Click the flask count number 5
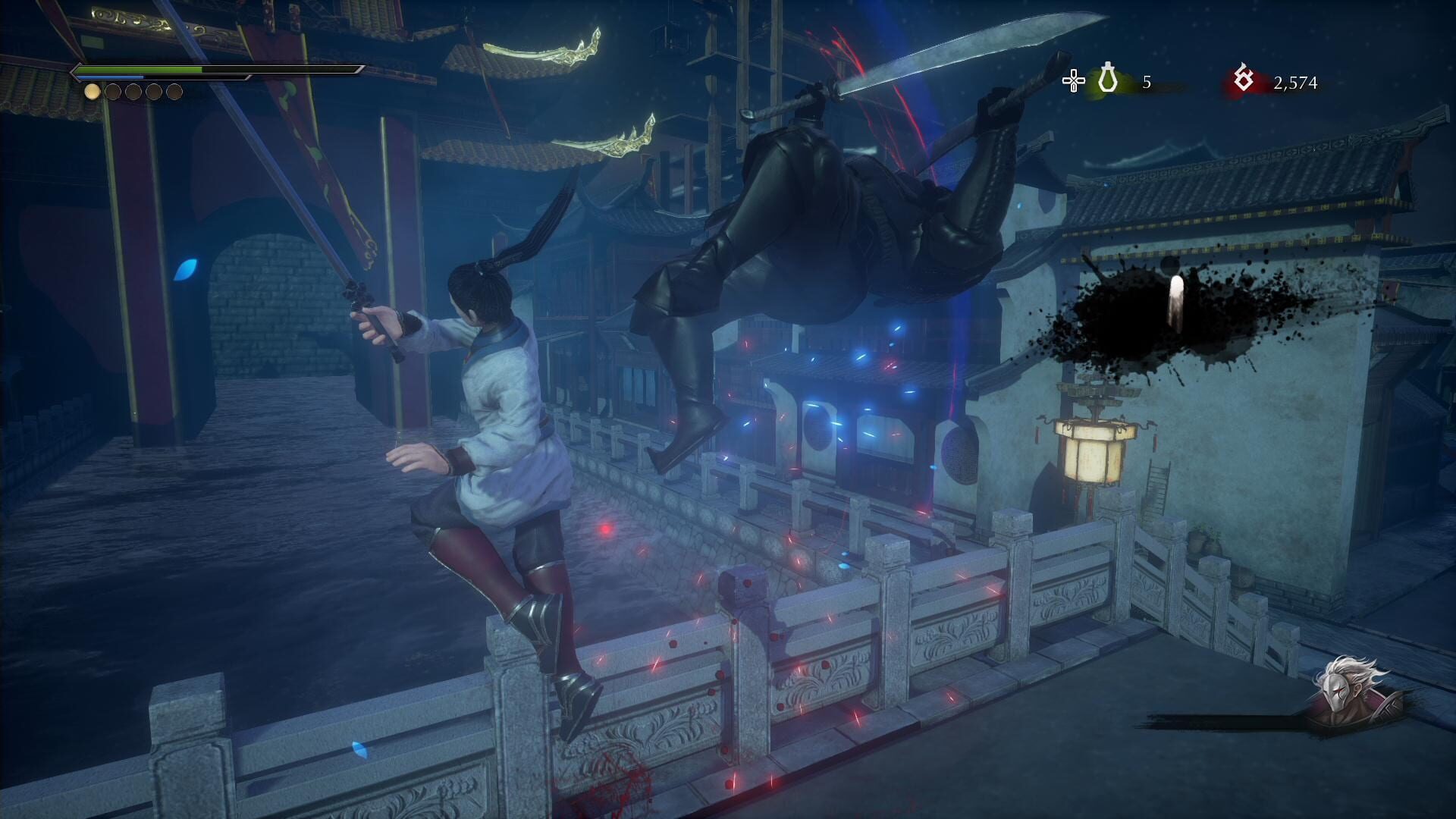This screenshot has width=1456, height=819. (x=1147, y=82)
